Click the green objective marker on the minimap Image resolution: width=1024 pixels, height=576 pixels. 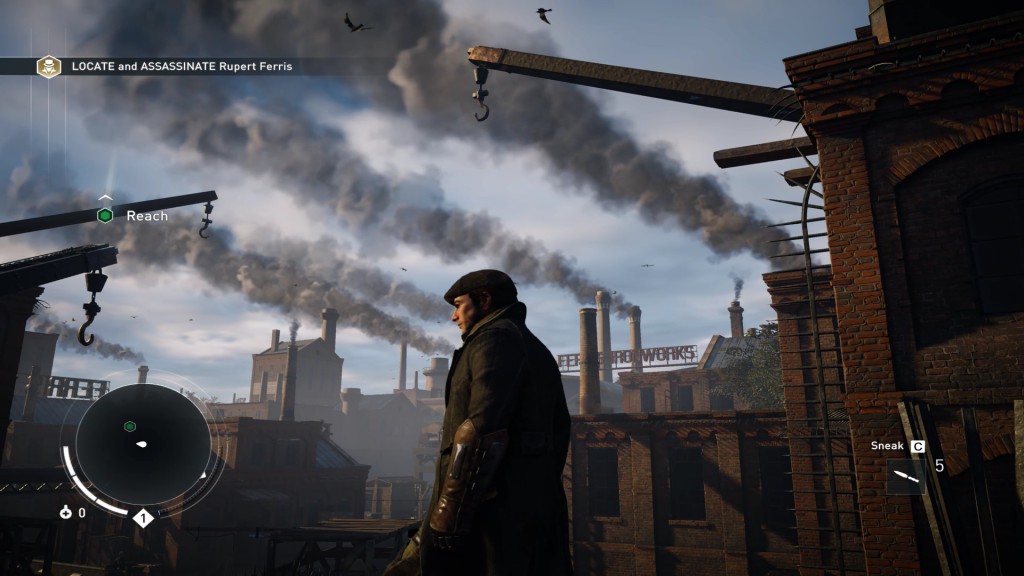[x=129, y=427]
